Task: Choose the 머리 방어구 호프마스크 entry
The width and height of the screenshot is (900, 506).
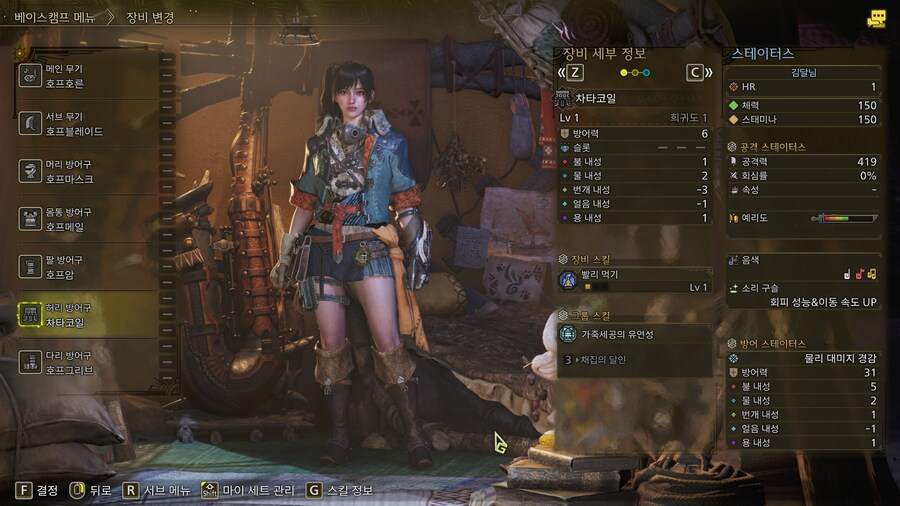Action: (x=88, y=171)
